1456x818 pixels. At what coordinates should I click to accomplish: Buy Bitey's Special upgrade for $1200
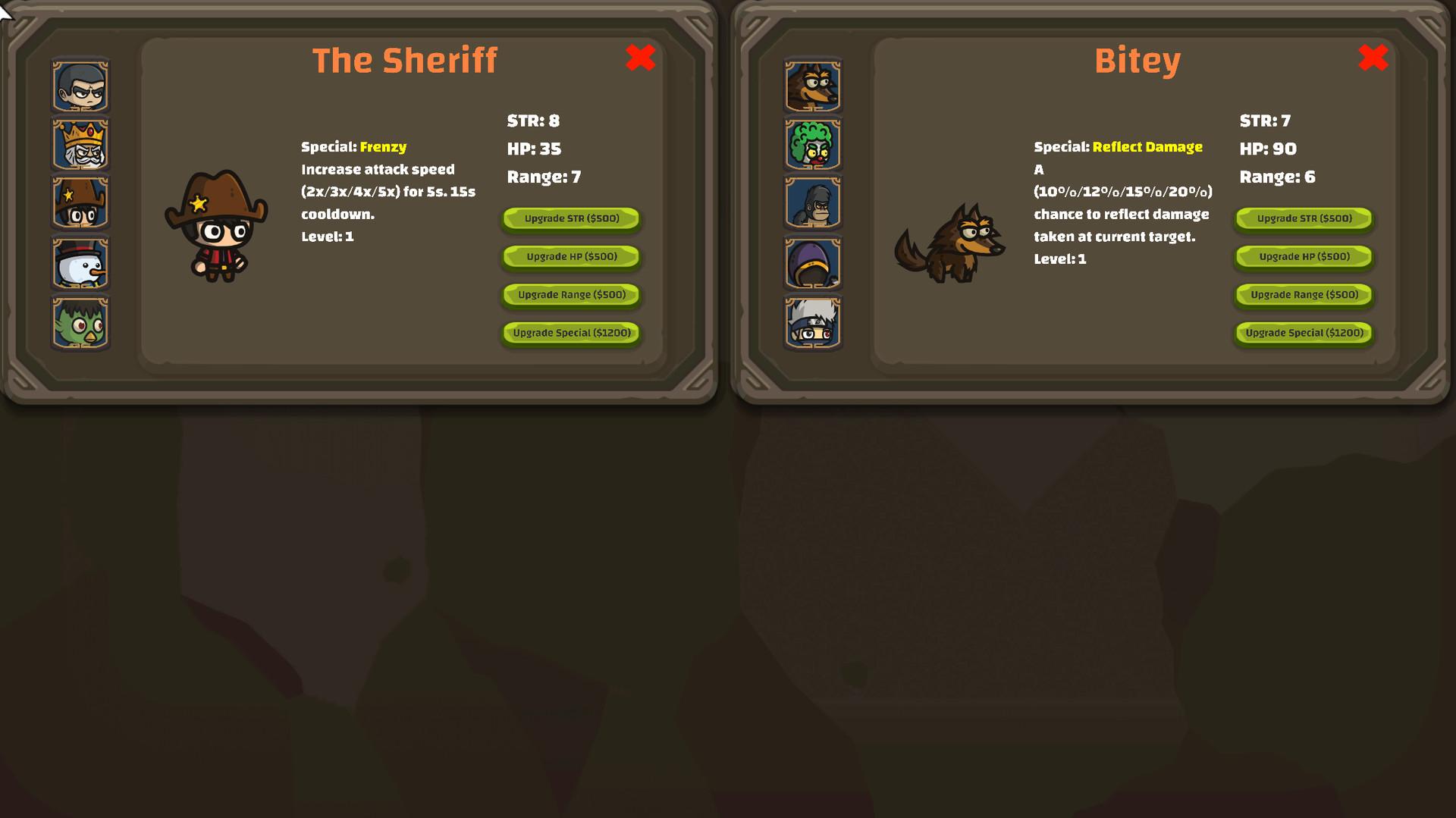pos(1303,333)
